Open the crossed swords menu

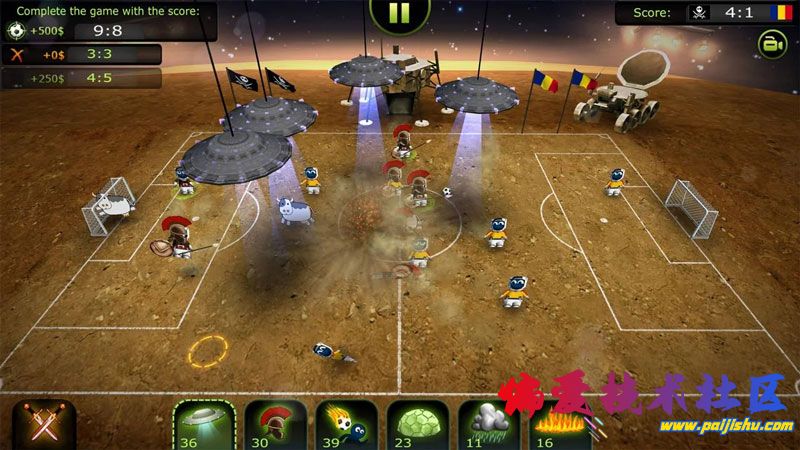[38, 425]
